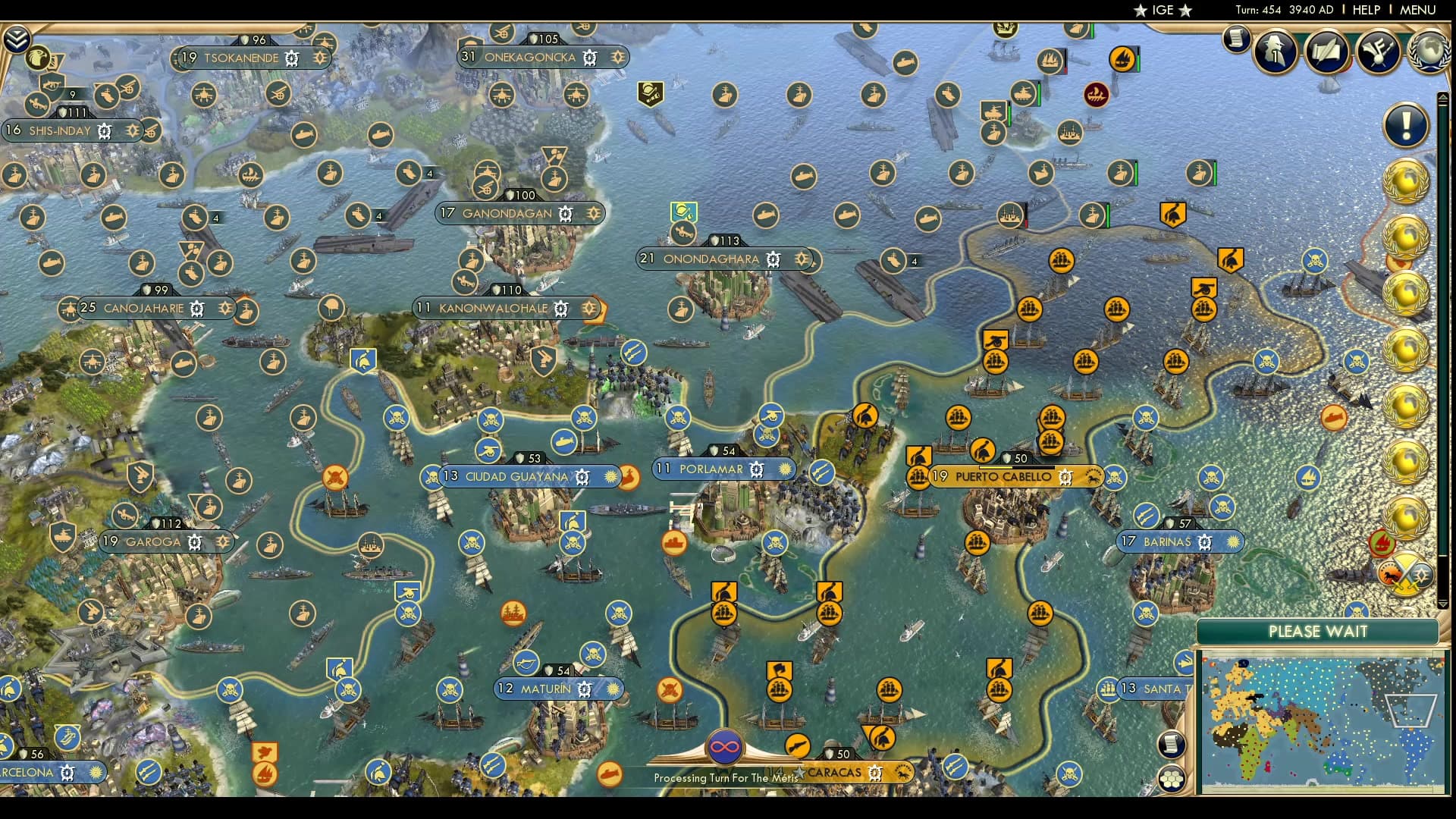Screen dimensions: 1456x819
Task: Open the Civilopedia scroll icon at top right
Action: tap(1236, 39)
